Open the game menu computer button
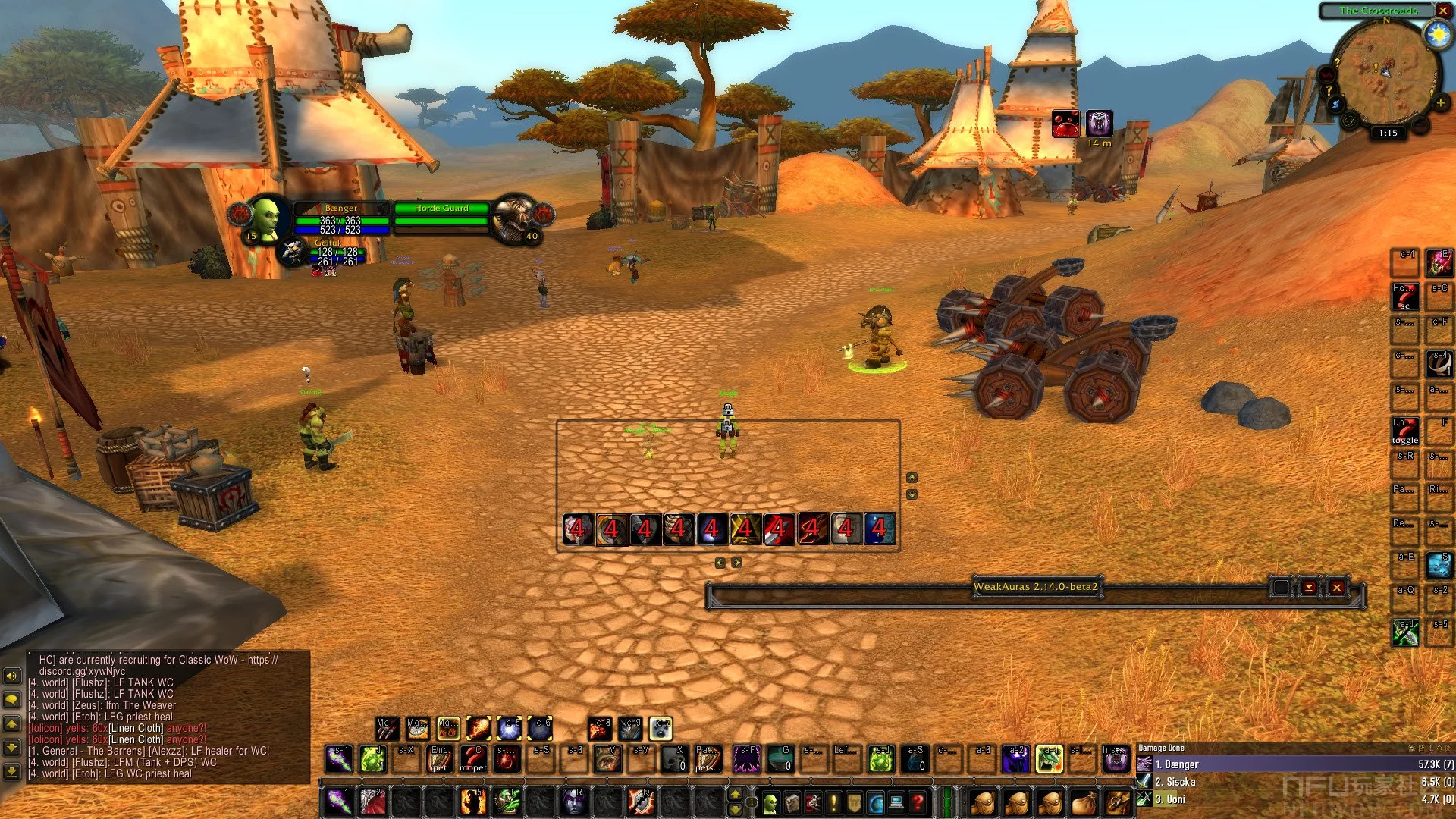This screenshot has height=819, width=1456. (896, 802)
